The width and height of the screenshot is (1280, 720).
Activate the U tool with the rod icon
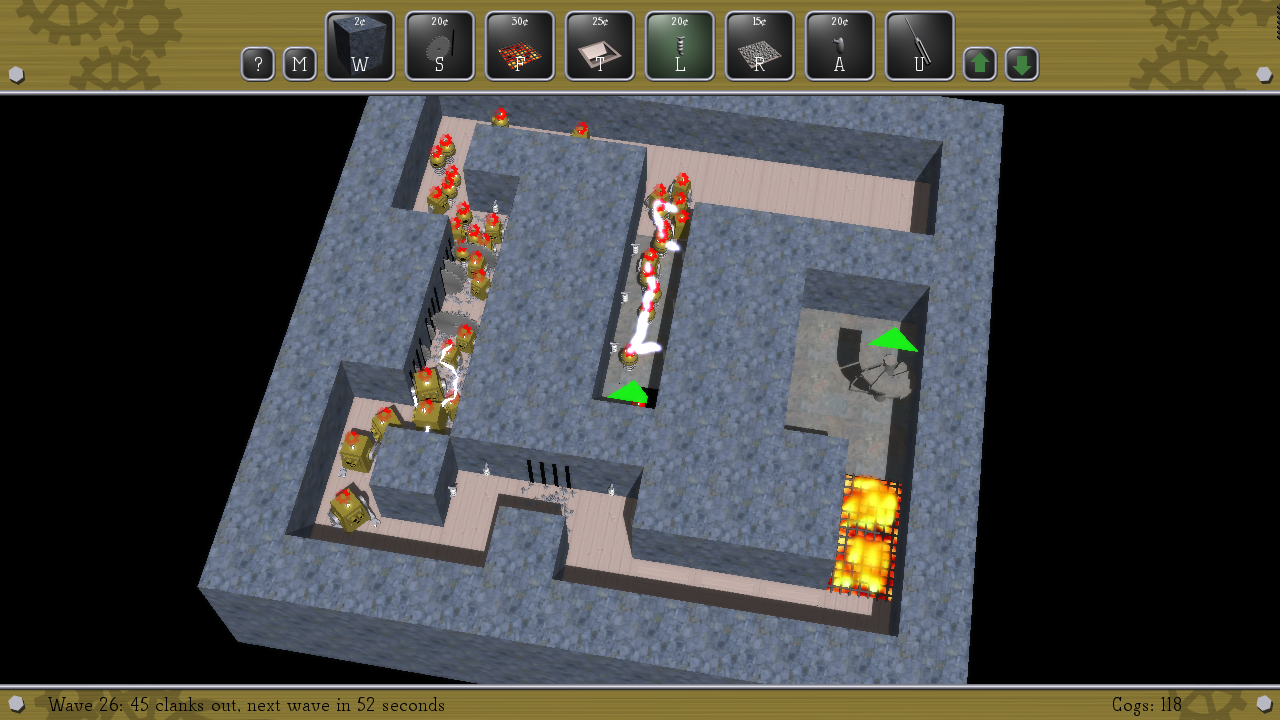[920, 46]
